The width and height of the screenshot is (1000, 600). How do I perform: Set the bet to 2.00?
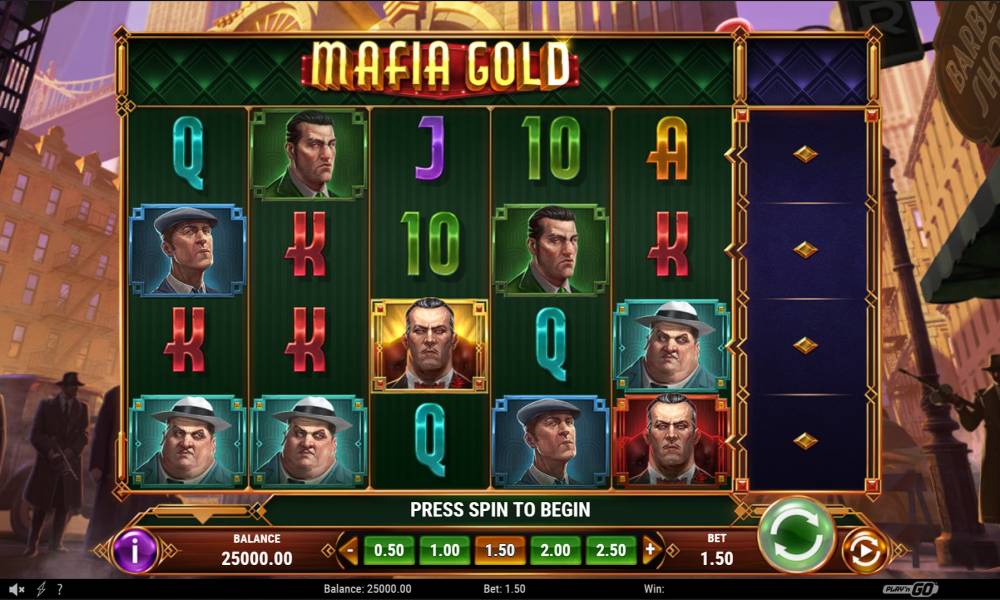coord(555,550)
